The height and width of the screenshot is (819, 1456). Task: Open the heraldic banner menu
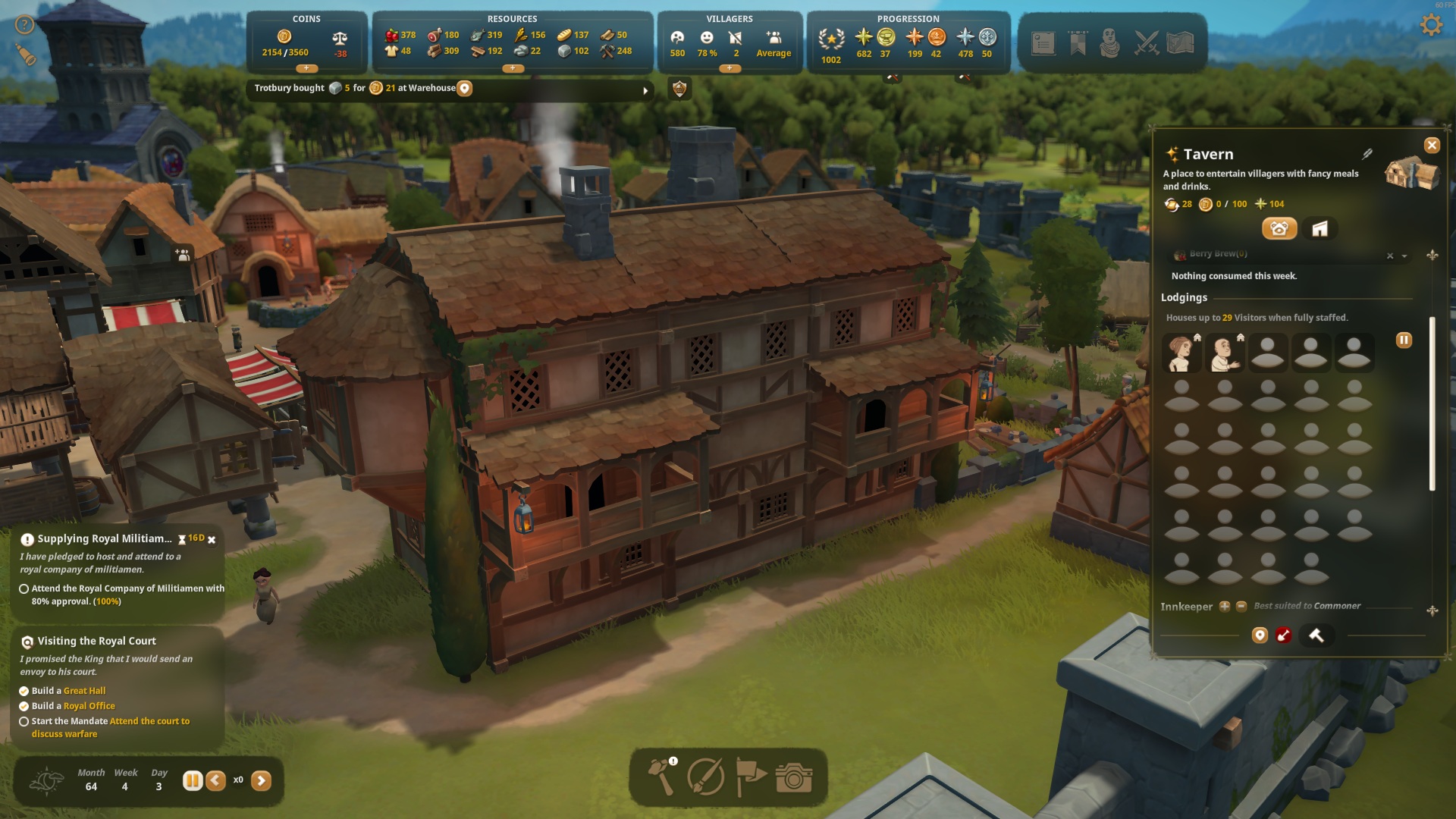[1078, 43]
